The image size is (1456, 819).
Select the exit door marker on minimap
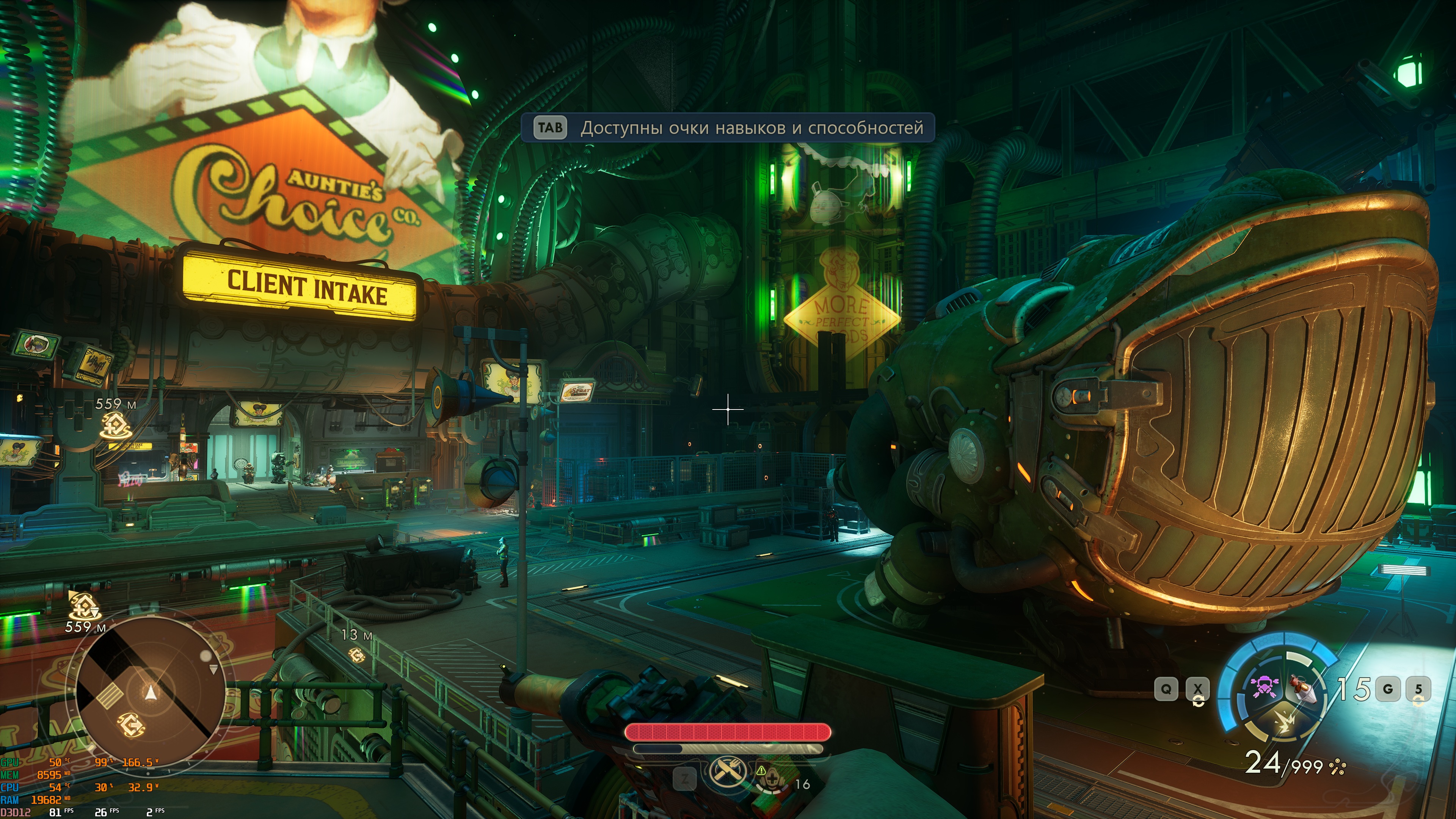coord(131,724)
